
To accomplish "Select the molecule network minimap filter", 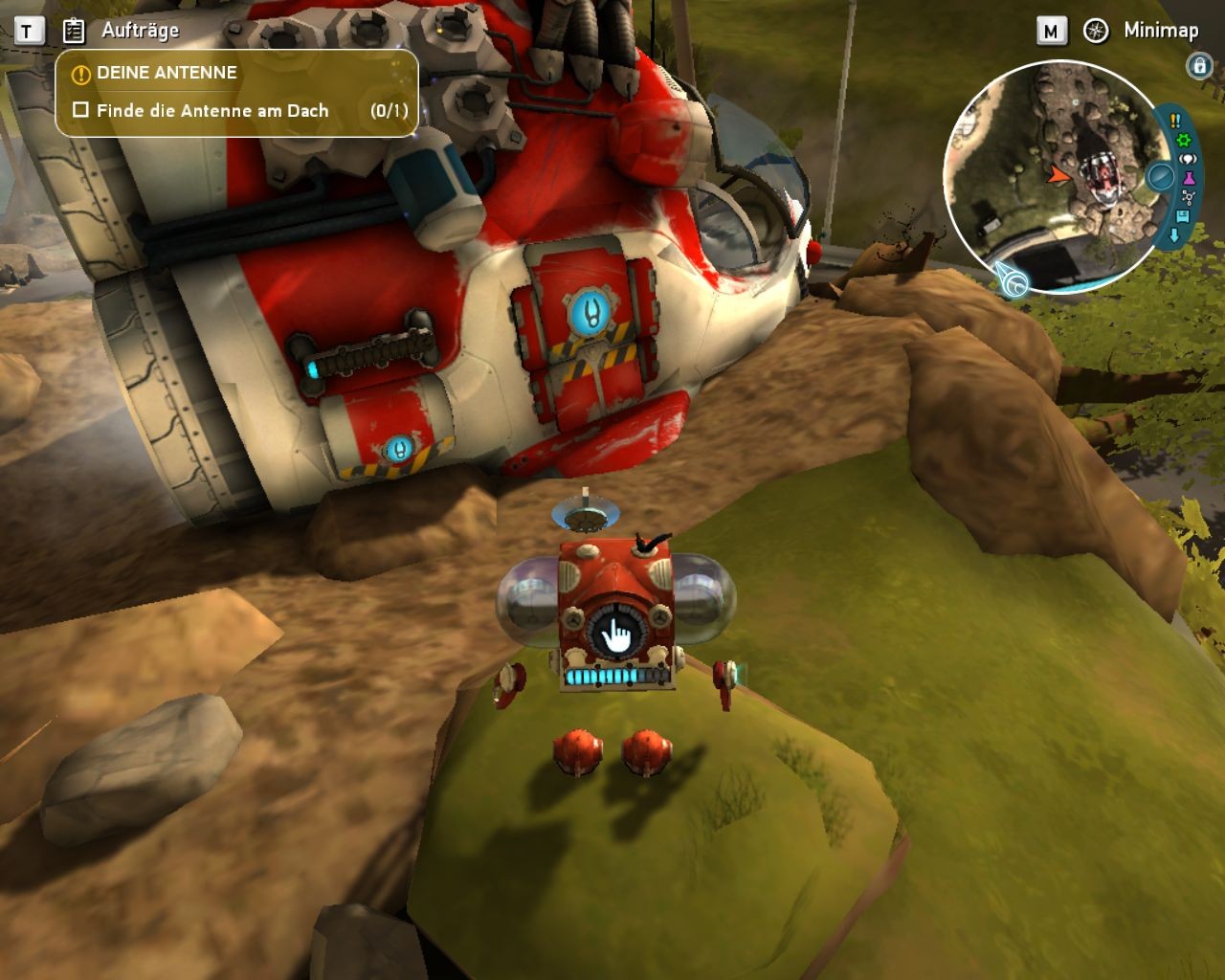I will tap(1189, 198).
